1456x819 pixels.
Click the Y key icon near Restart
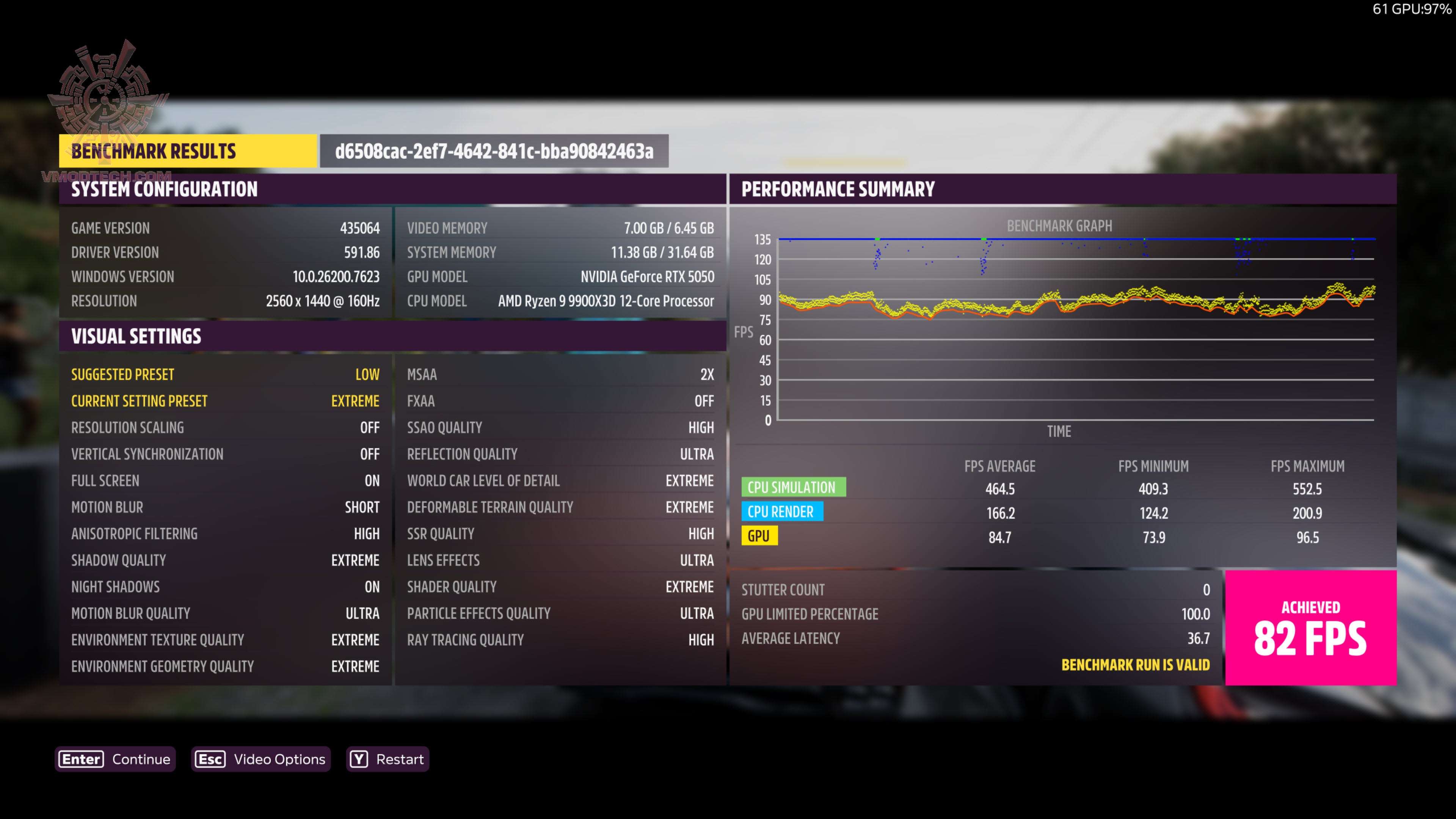[359, 759]
